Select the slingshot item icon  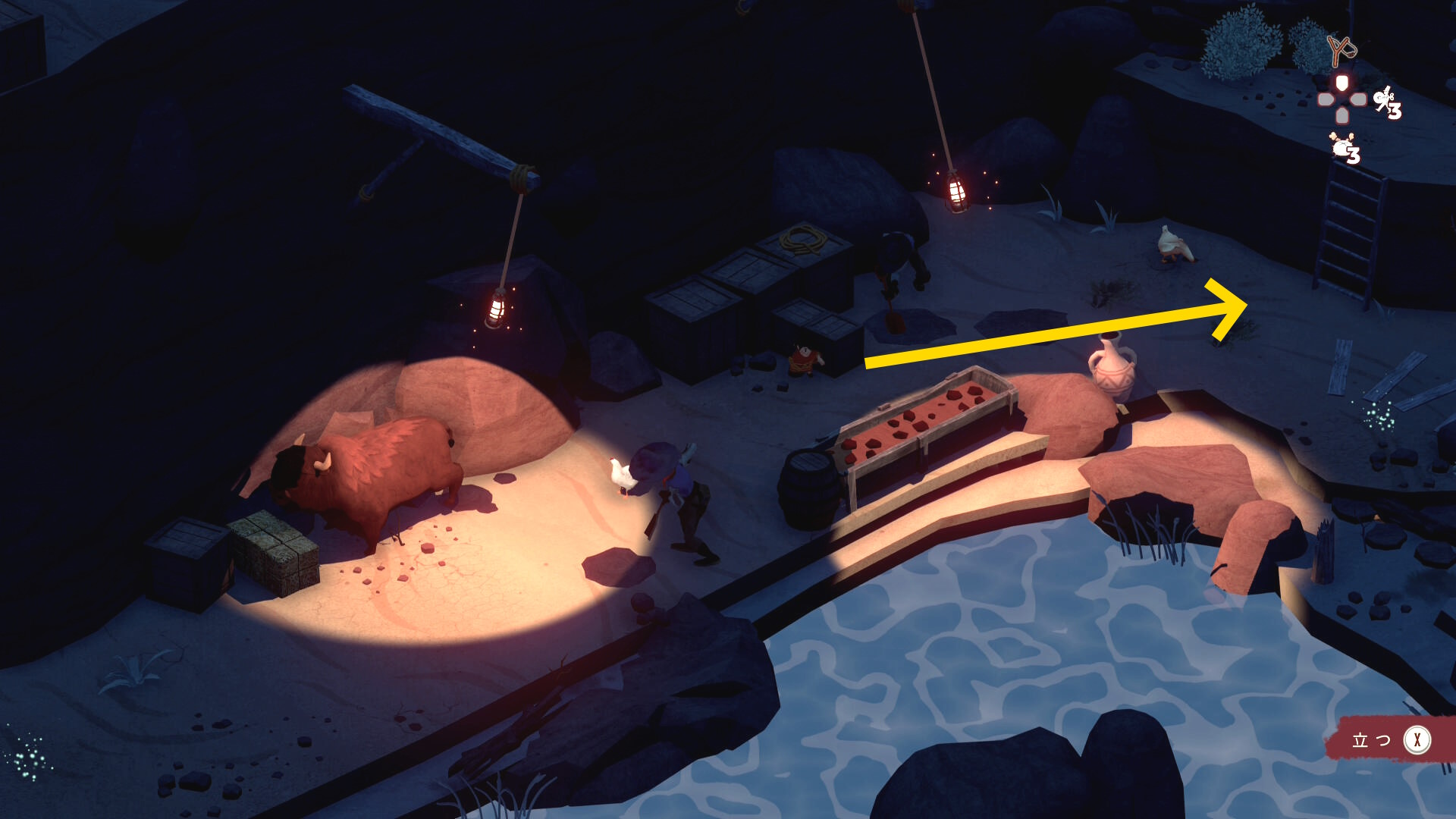coord(1341,50)
